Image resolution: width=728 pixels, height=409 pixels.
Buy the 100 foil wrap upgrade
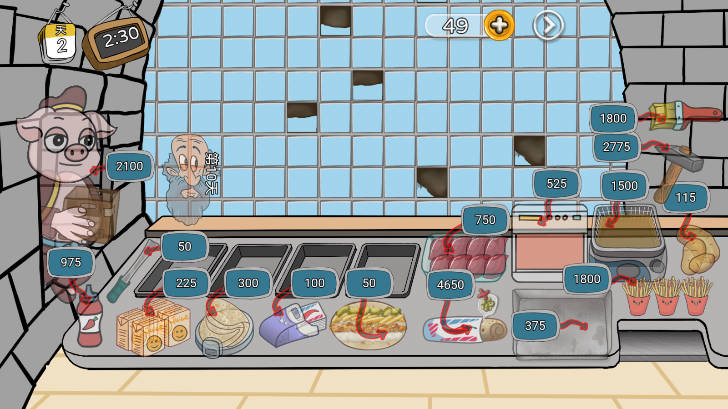[314, 283]
